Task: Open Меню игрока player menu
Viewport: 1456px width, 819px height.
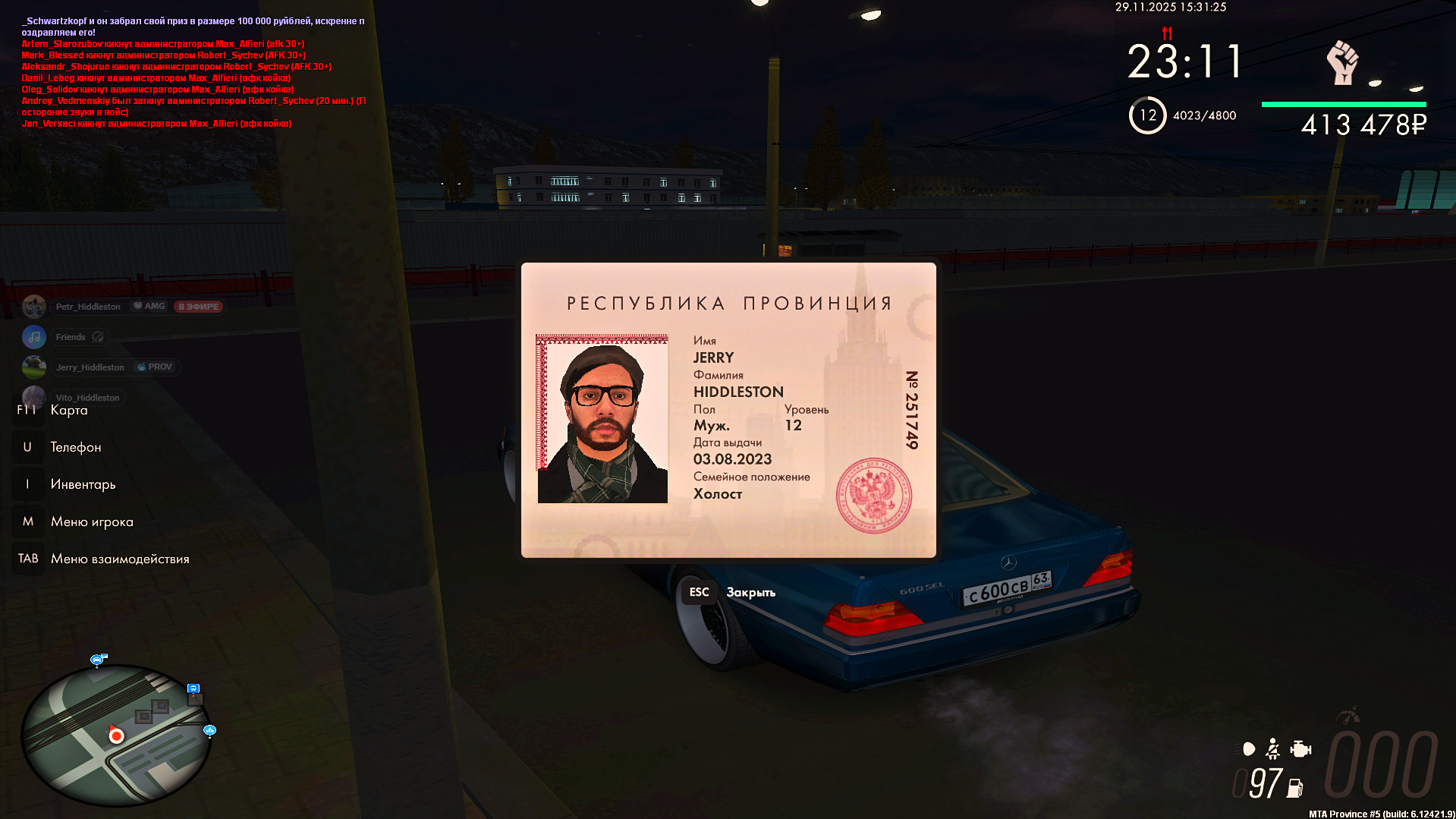Action: [91, 521]
